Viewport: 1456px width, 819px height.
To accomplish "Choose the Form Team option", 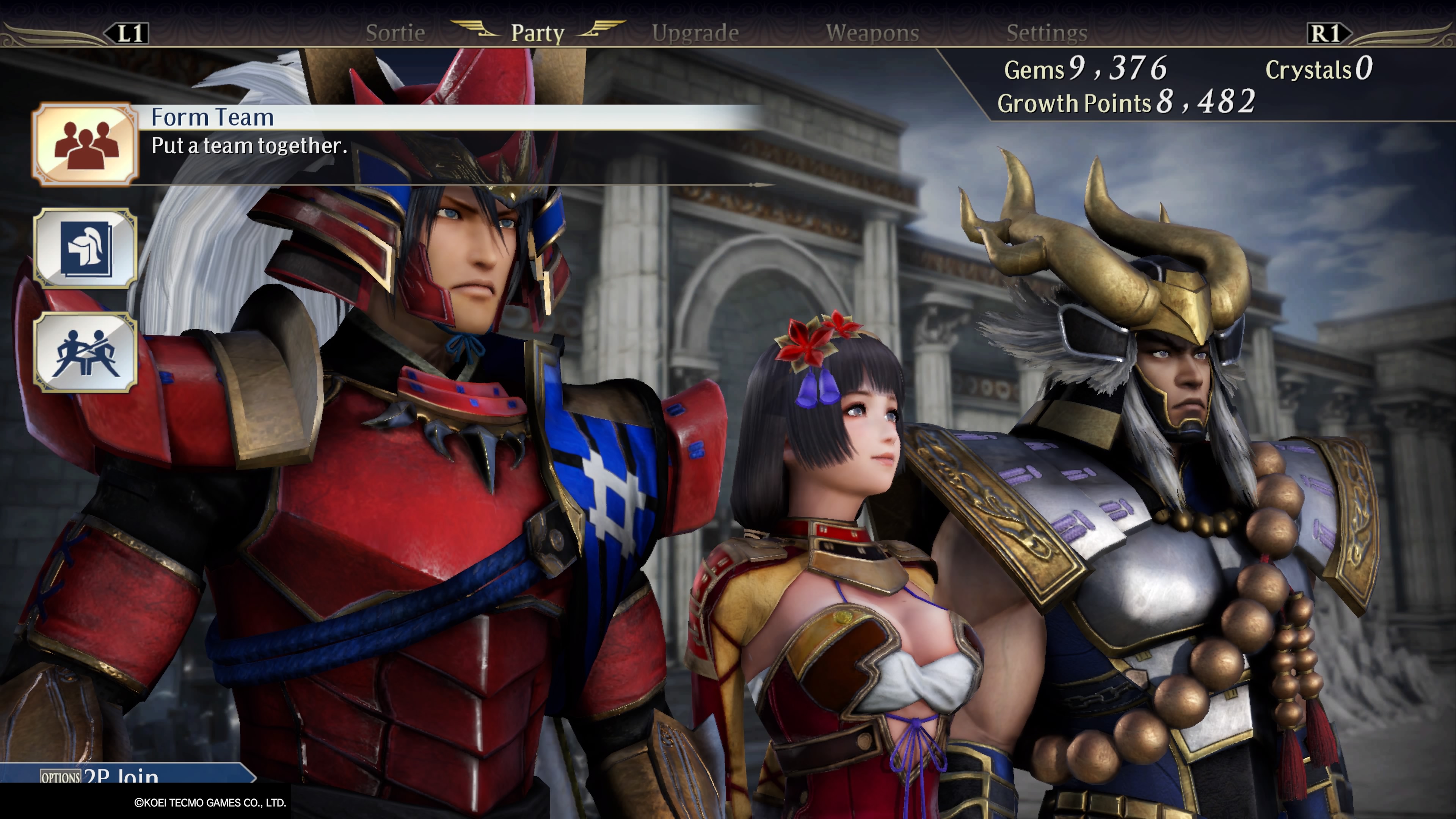I will [x=85, y=144].
